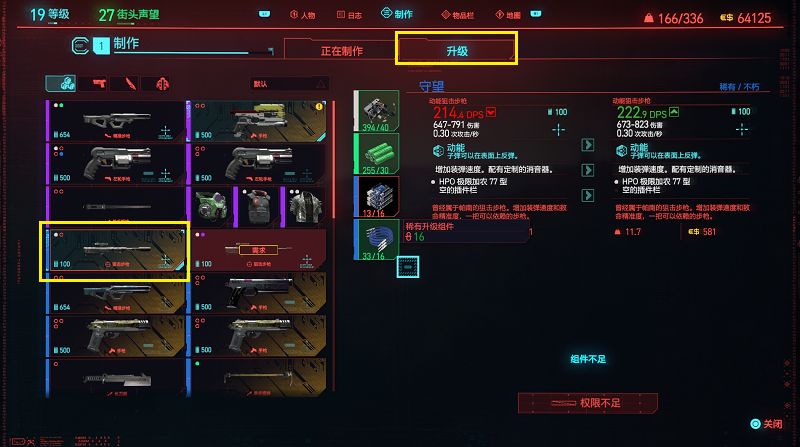
Task: Select the 需求 requirement sniper rifle slot
Action: pos(258,252)
